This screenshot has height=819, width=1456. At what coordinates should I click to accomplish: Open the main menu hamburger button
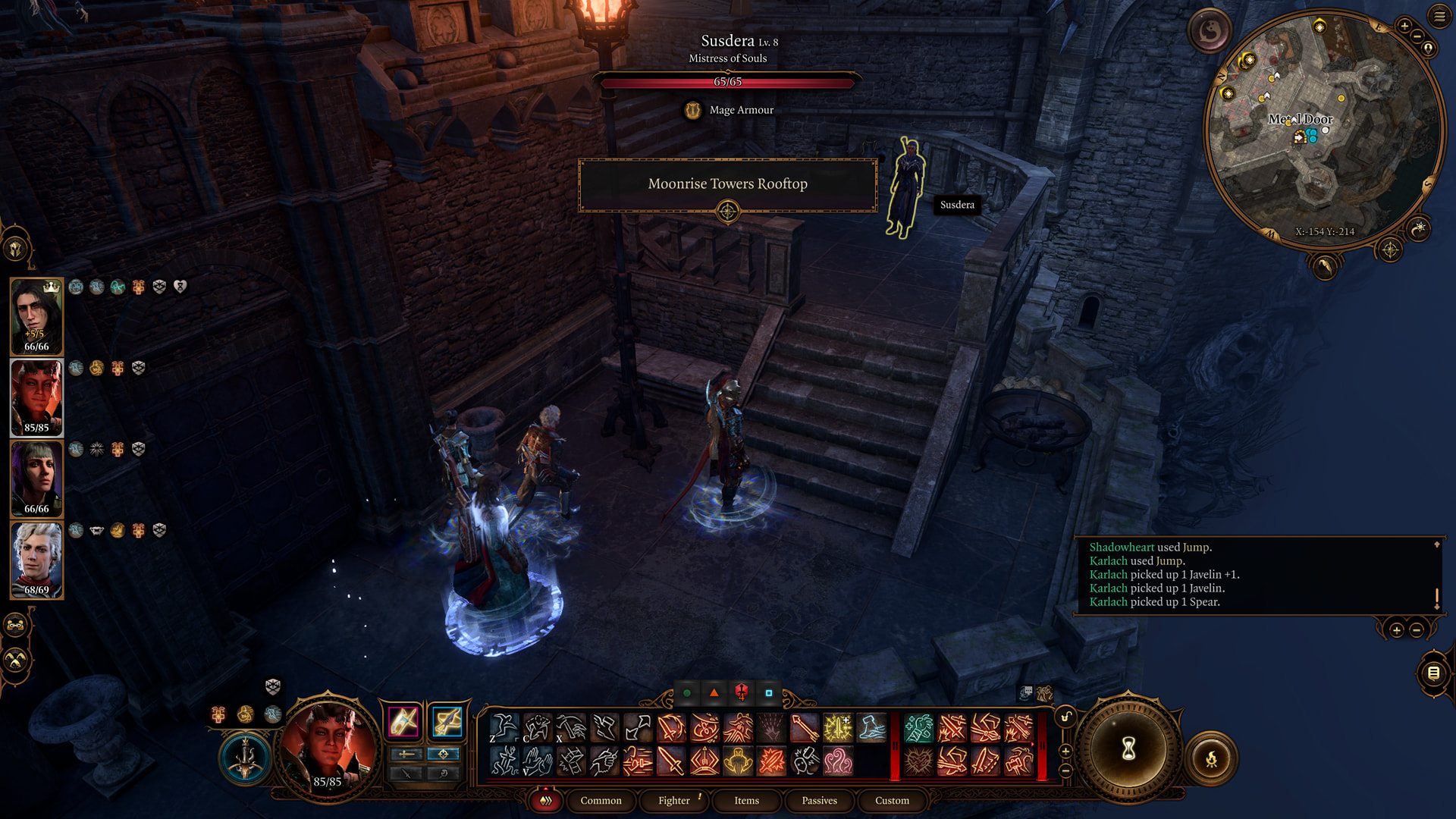[x=1439, y=16]
